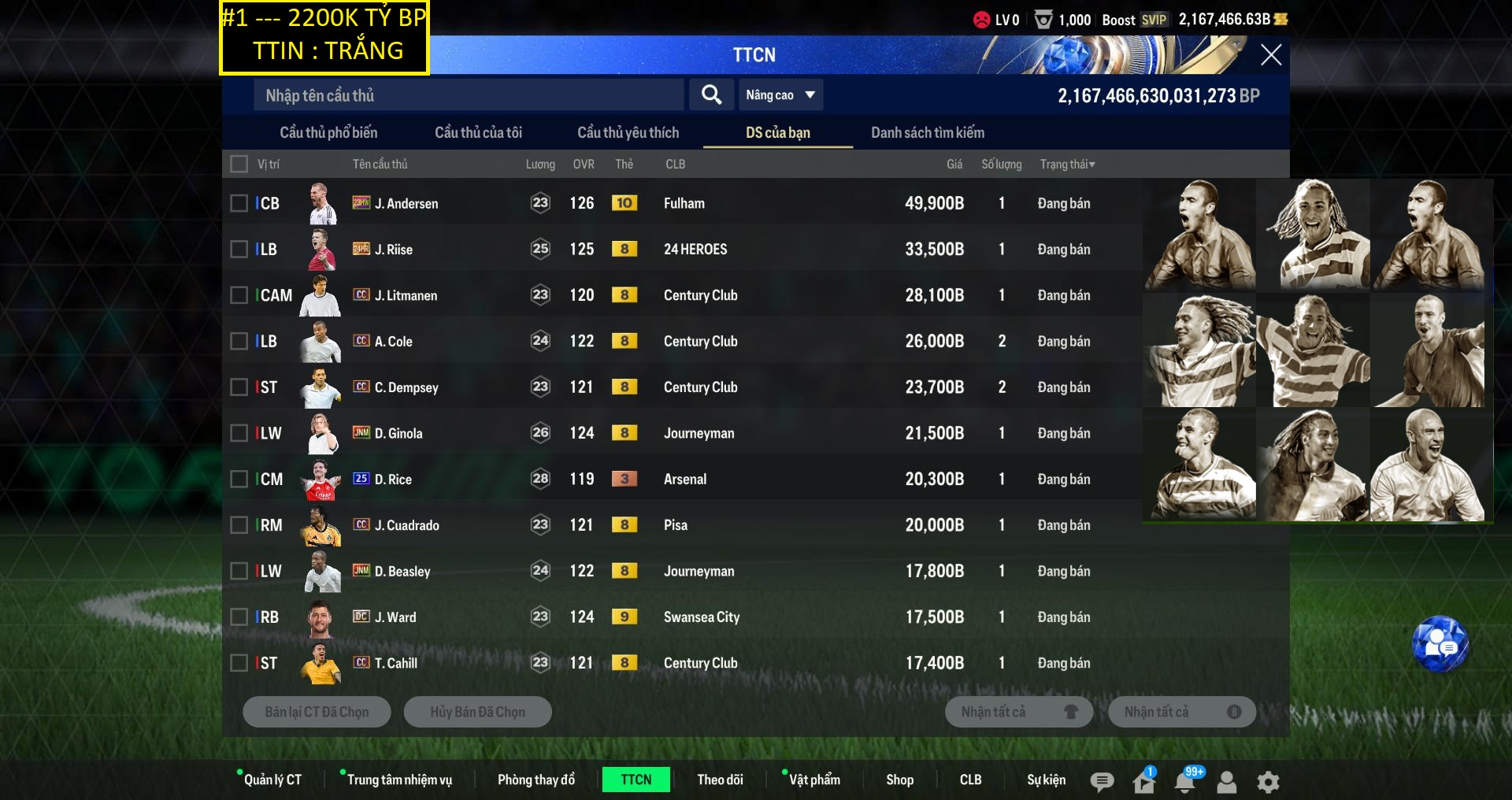Toggle the select-all checkbox in header

coord(239,164)
